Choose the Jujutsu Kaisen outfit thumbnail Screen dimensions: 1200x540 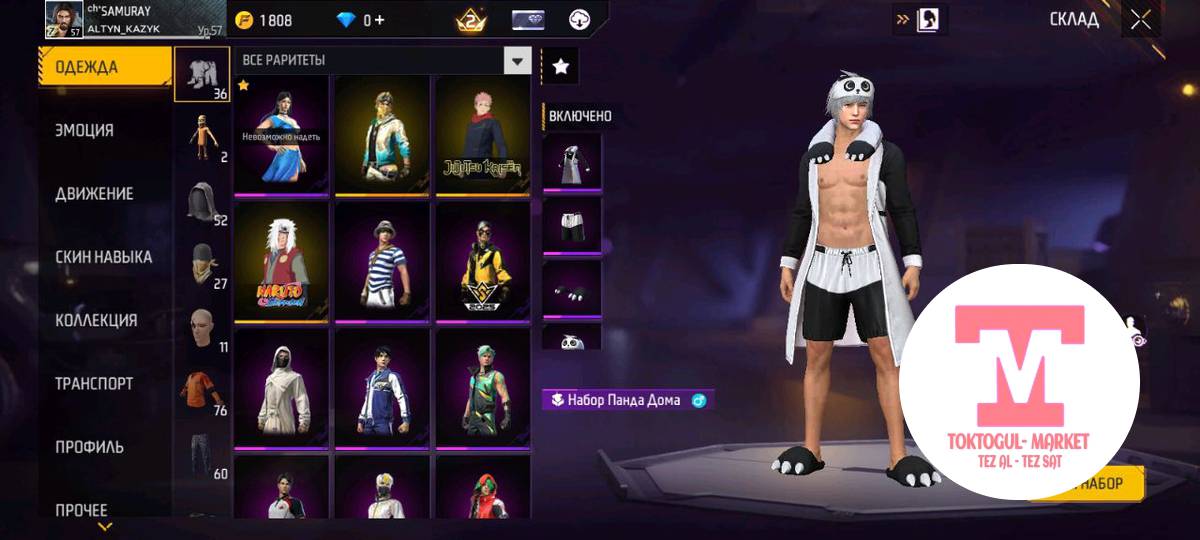tap(482, 135)
